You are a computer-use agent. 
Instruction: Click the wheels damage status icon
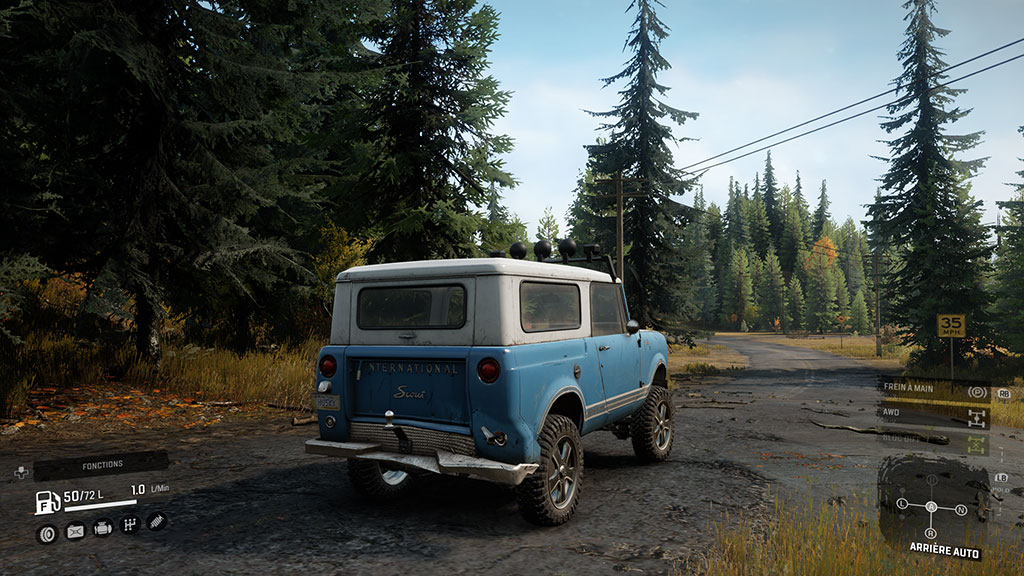point(47,533)
